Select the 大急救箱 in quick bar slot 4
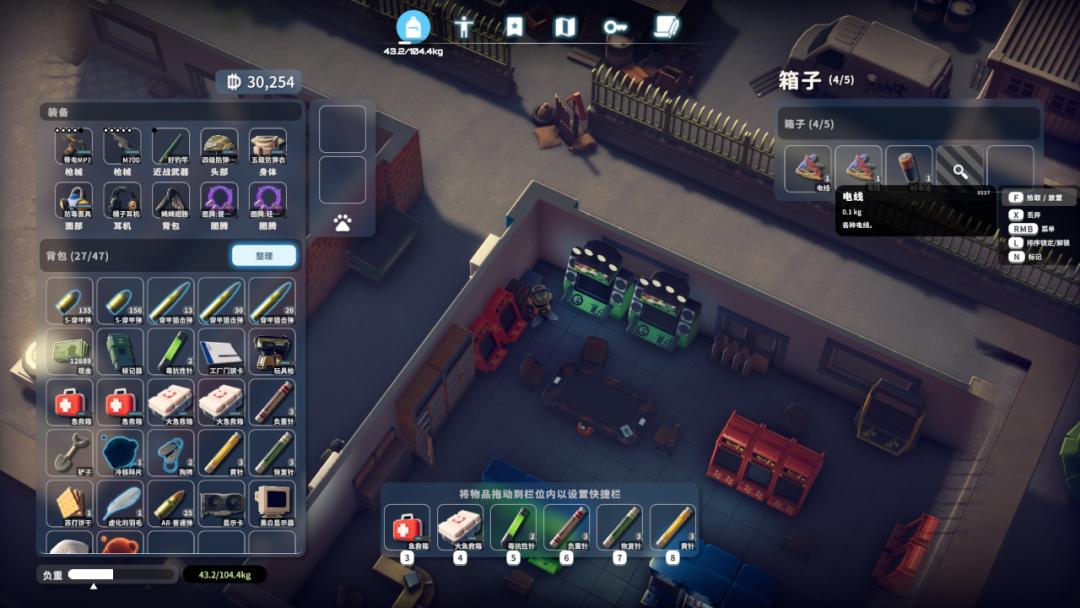This screenshot has height=608, width=1080. [459, 527]
